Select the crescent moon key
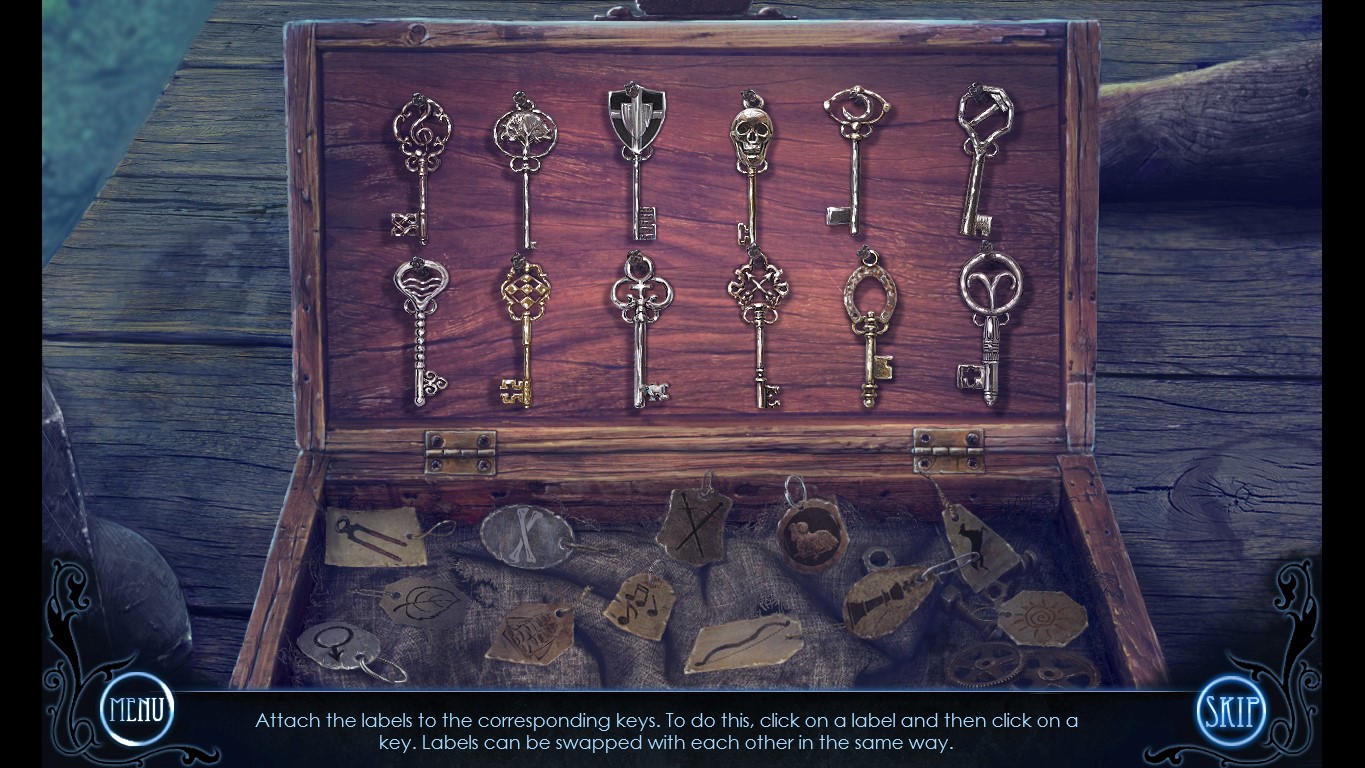The width and height of the screenshot is (1365, 768). [856, 160]
